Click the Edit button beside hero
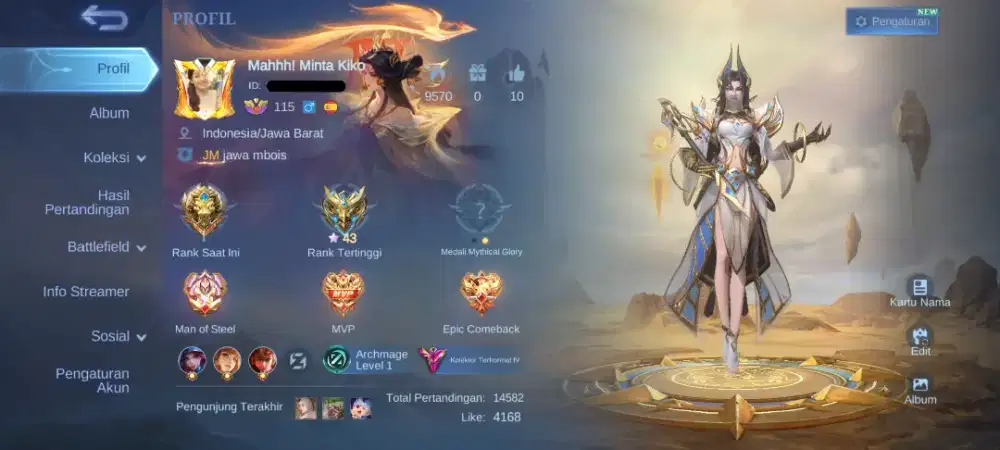 pos(920,341)
